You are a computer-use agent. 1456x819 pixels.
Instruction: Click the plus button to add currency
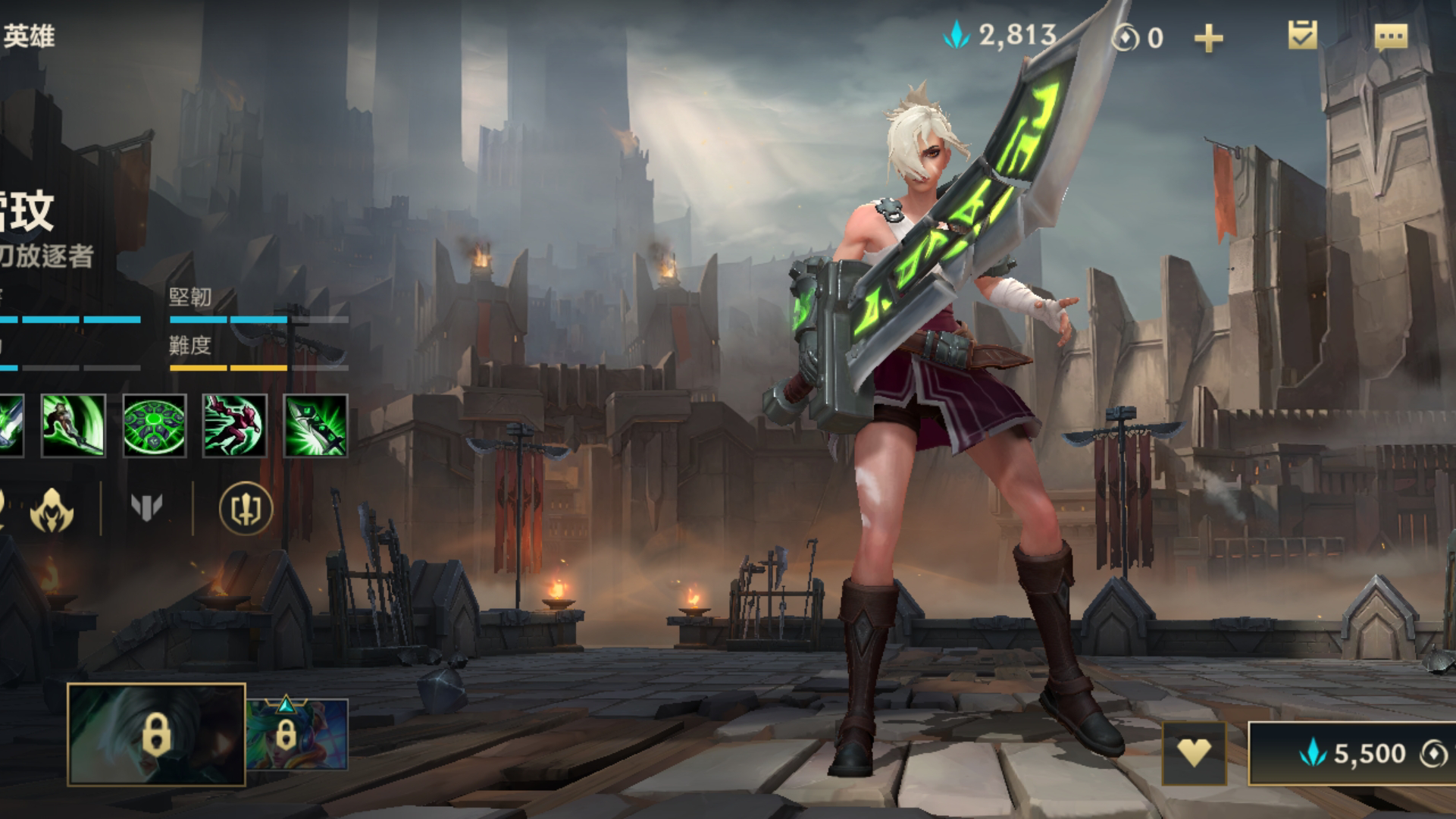click(1208, 38)
